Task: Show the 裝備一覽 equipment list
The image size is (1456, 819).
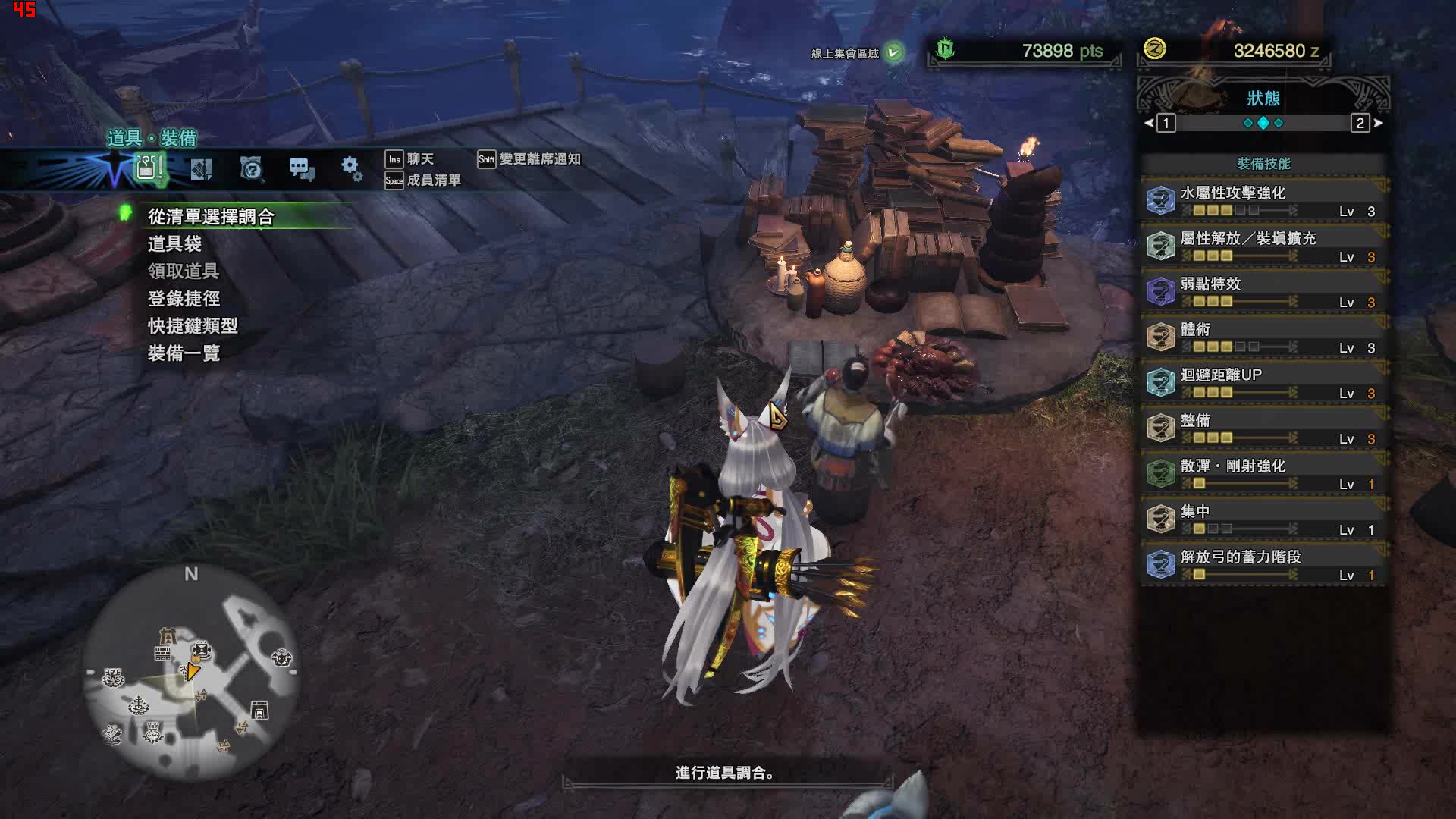Action: coord(184,353)
